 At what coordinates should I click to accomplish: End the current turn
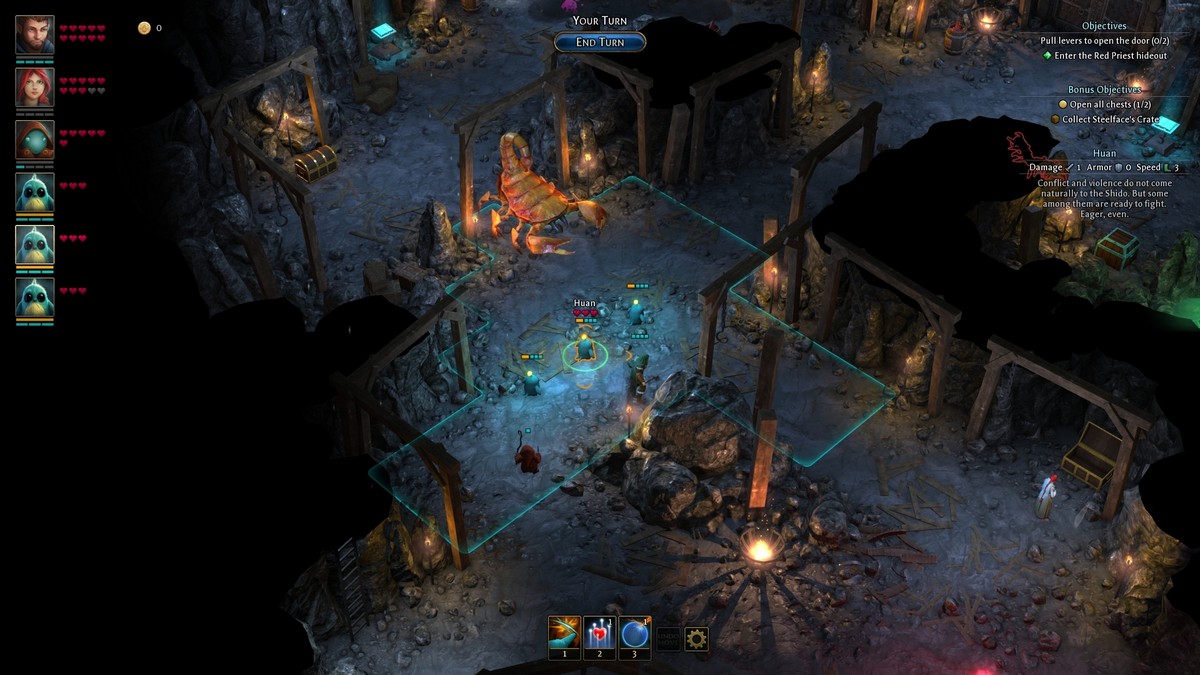[x=600, y=42]
